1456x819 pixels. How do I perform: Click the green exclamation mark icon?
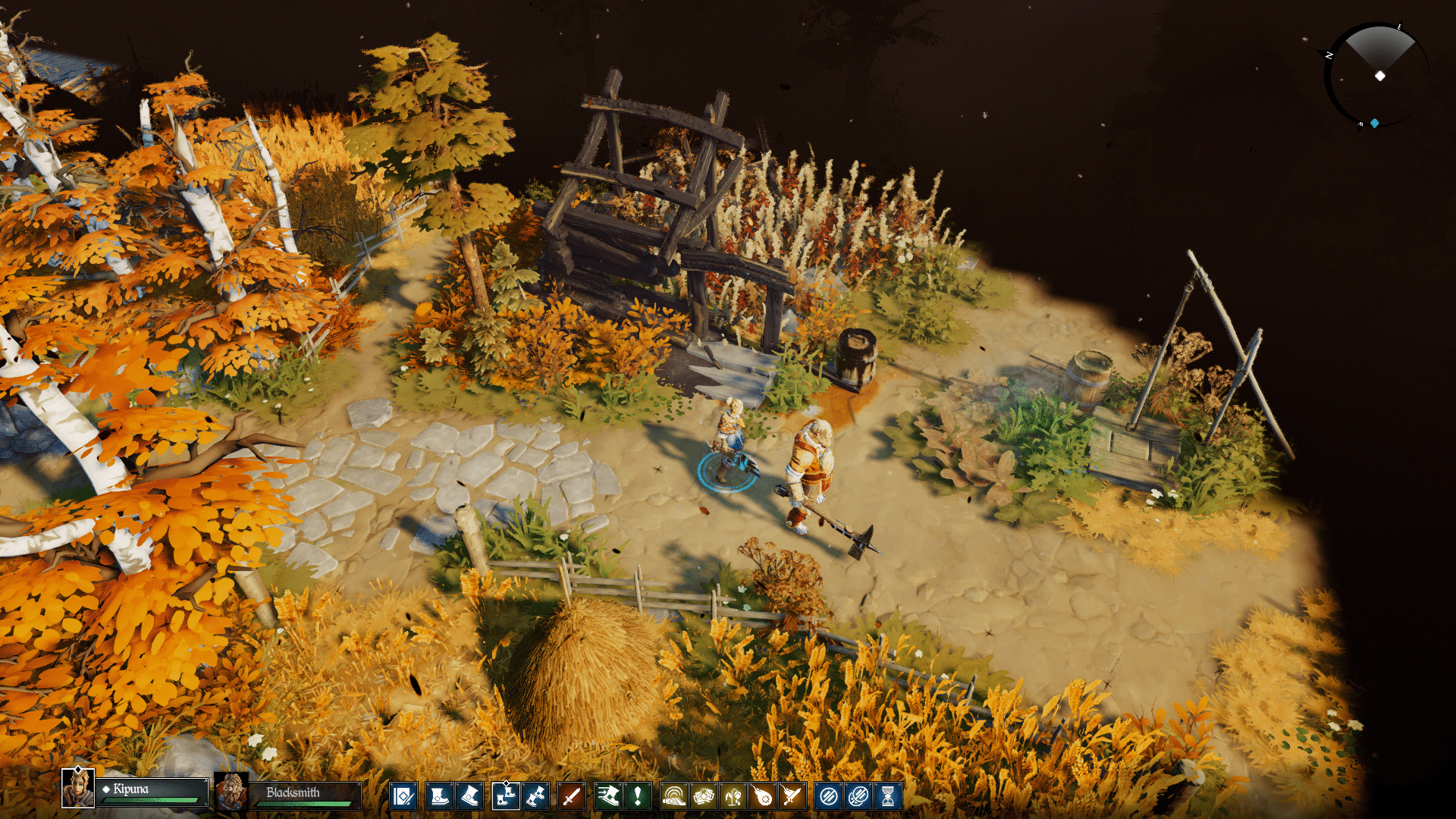click(638, 796)
